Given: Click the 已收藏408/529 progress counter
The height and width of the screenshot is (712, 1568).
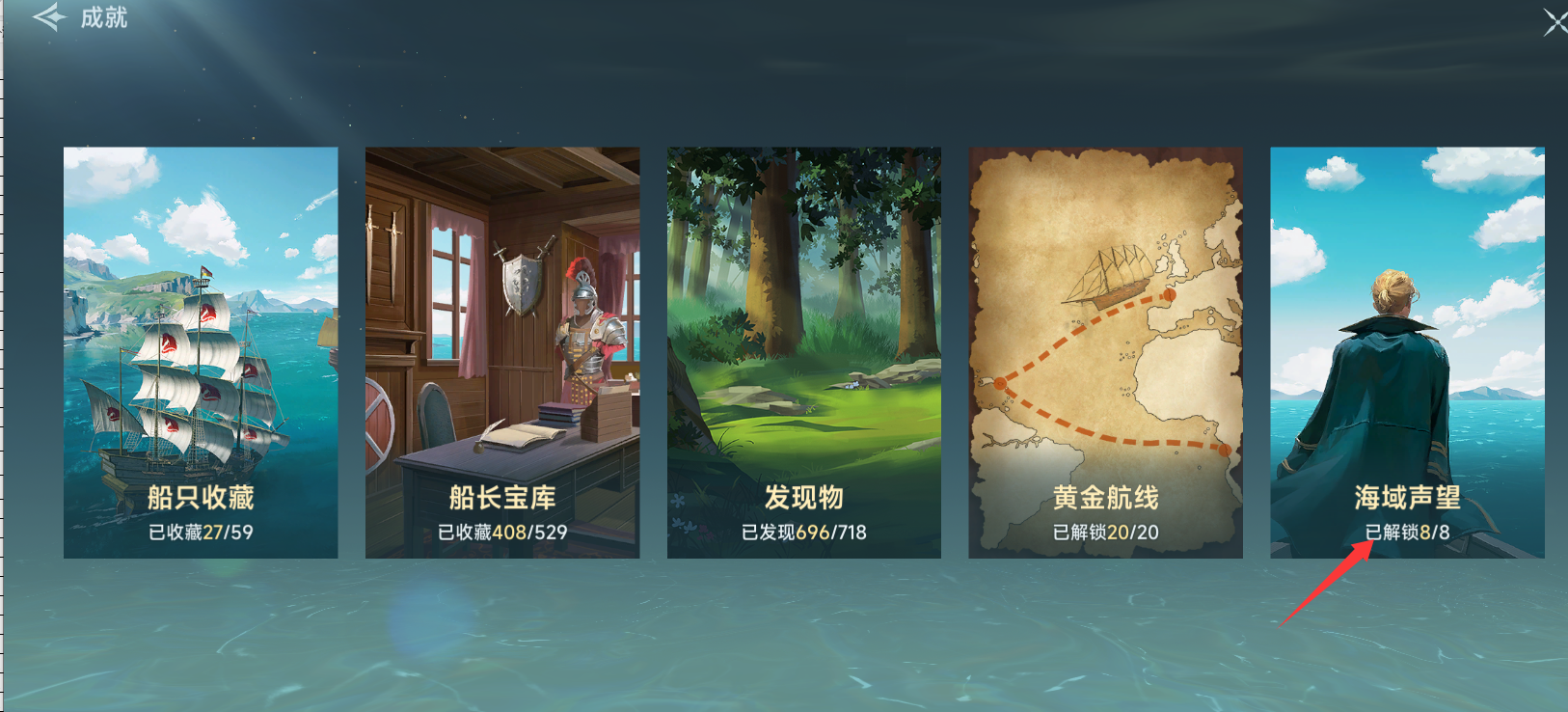Looking at the screenshot, I should 501,529.
